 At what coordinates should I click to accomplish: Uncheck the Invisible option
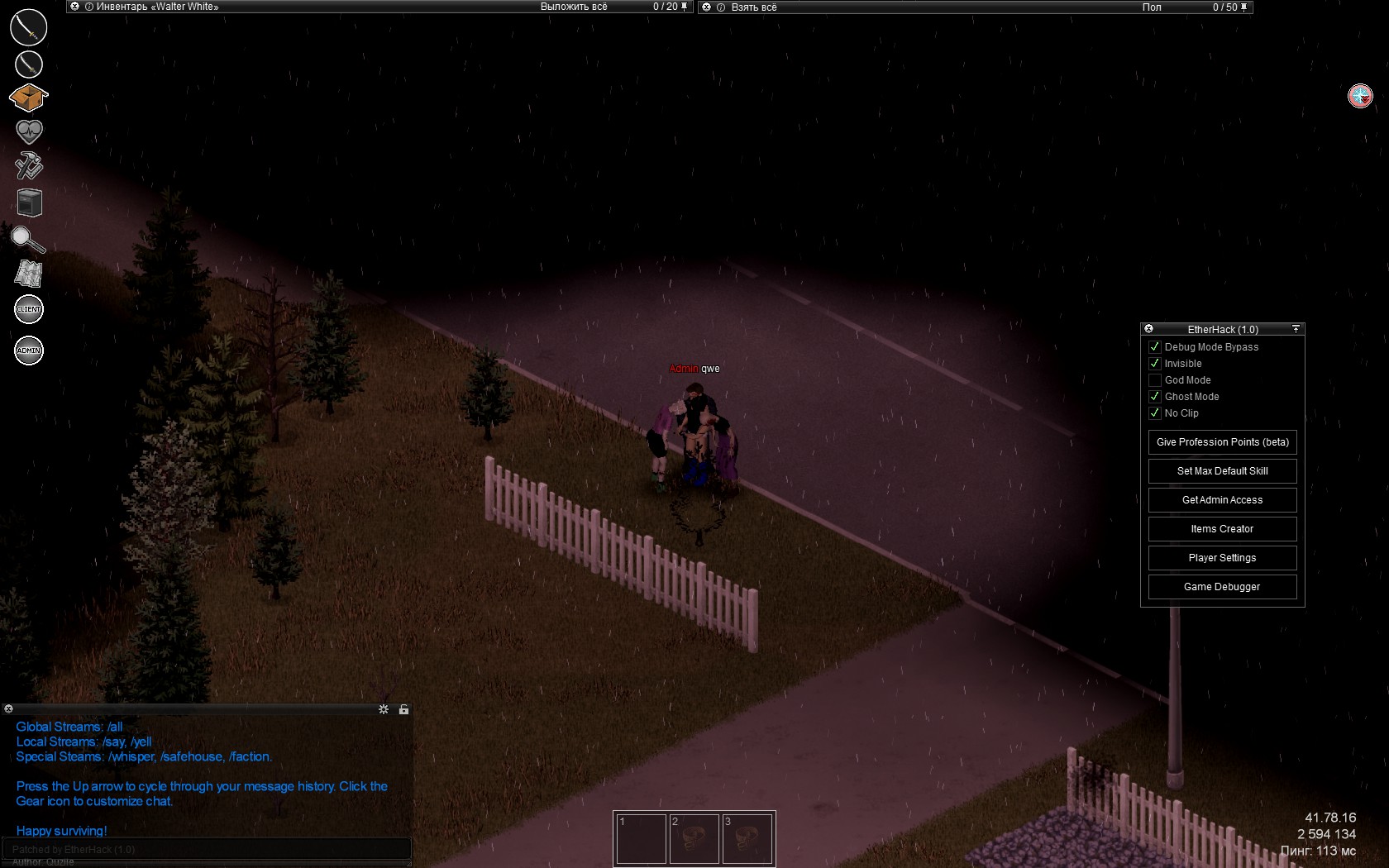pyautogui.click(x=1155, y=364)
